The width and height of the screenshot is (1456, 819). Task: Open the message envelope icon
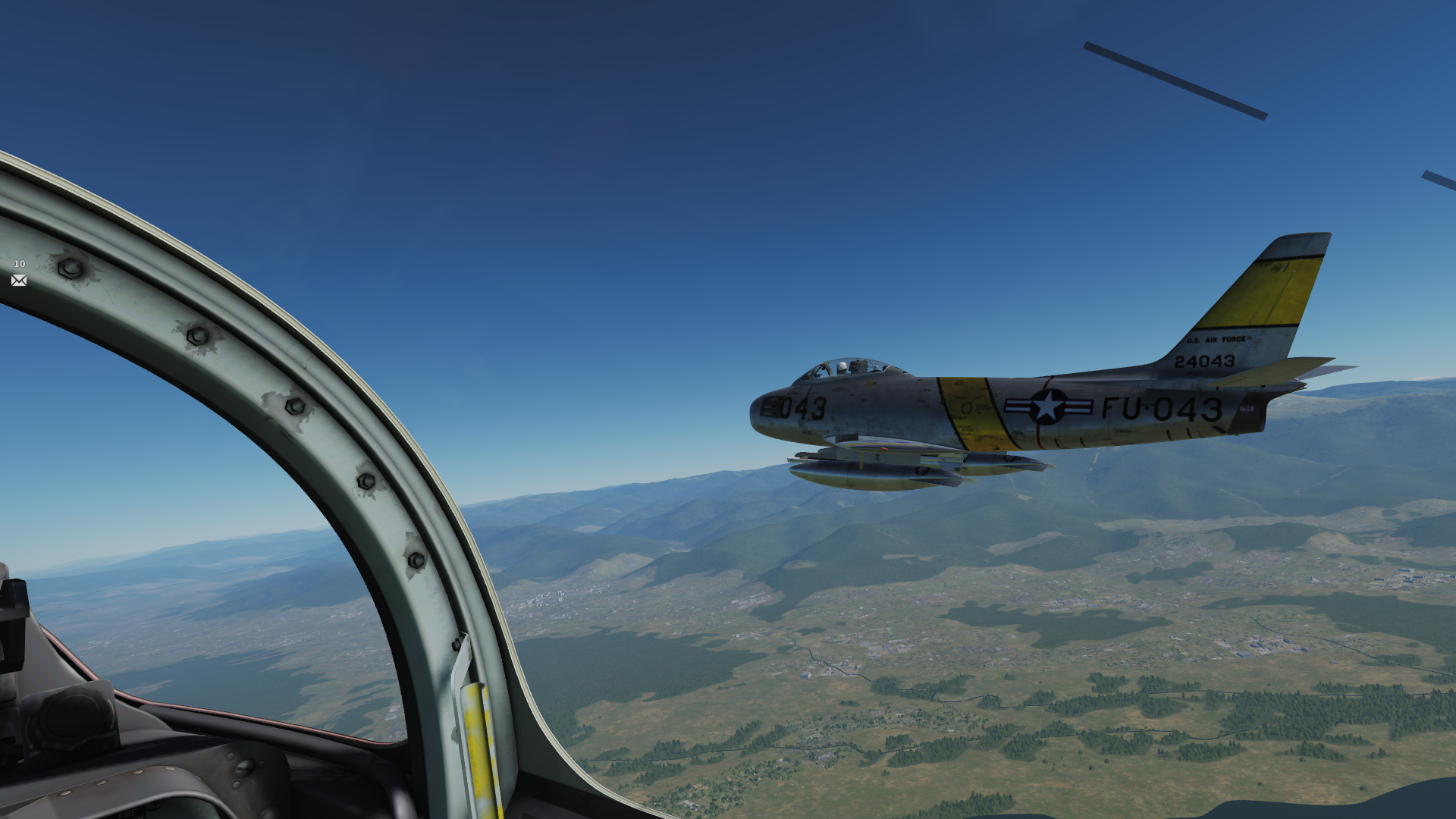coord(19,281)
